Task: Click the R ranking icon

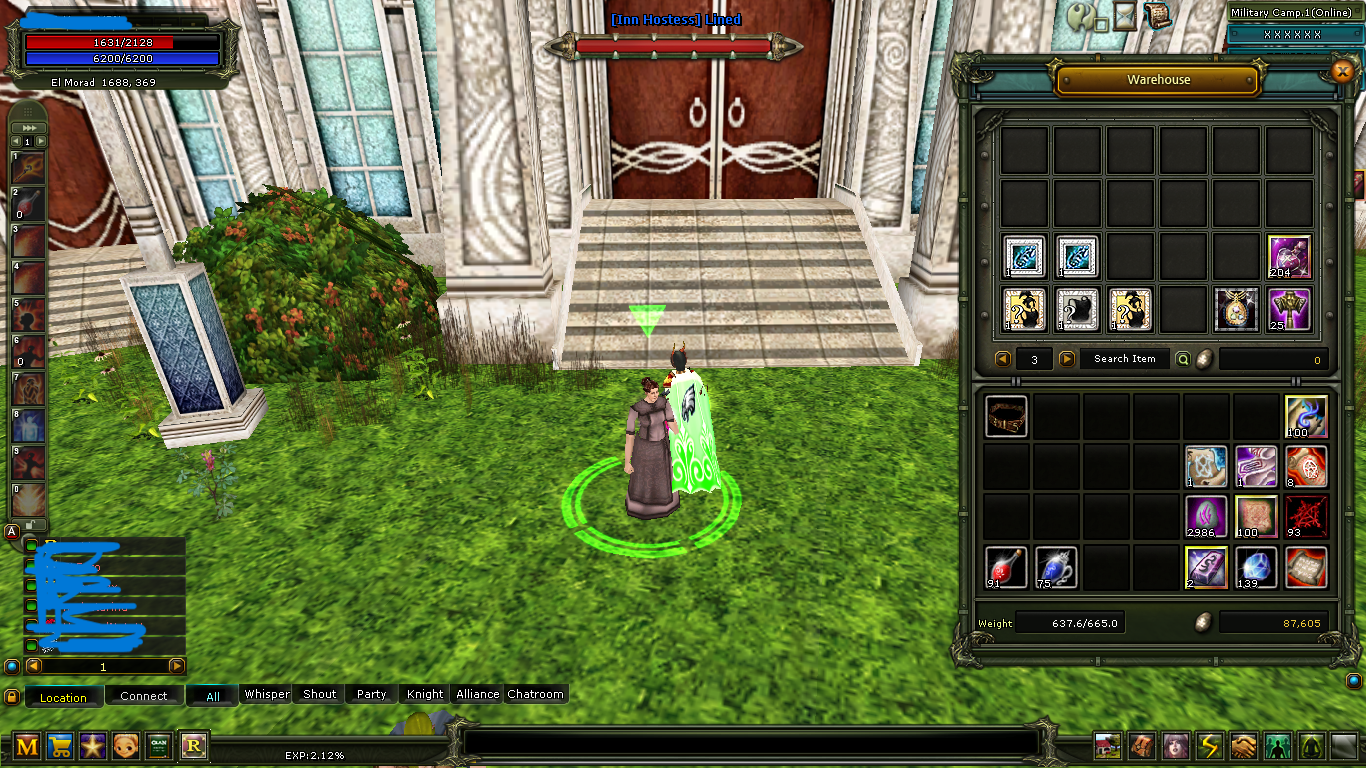Action: 192,746
